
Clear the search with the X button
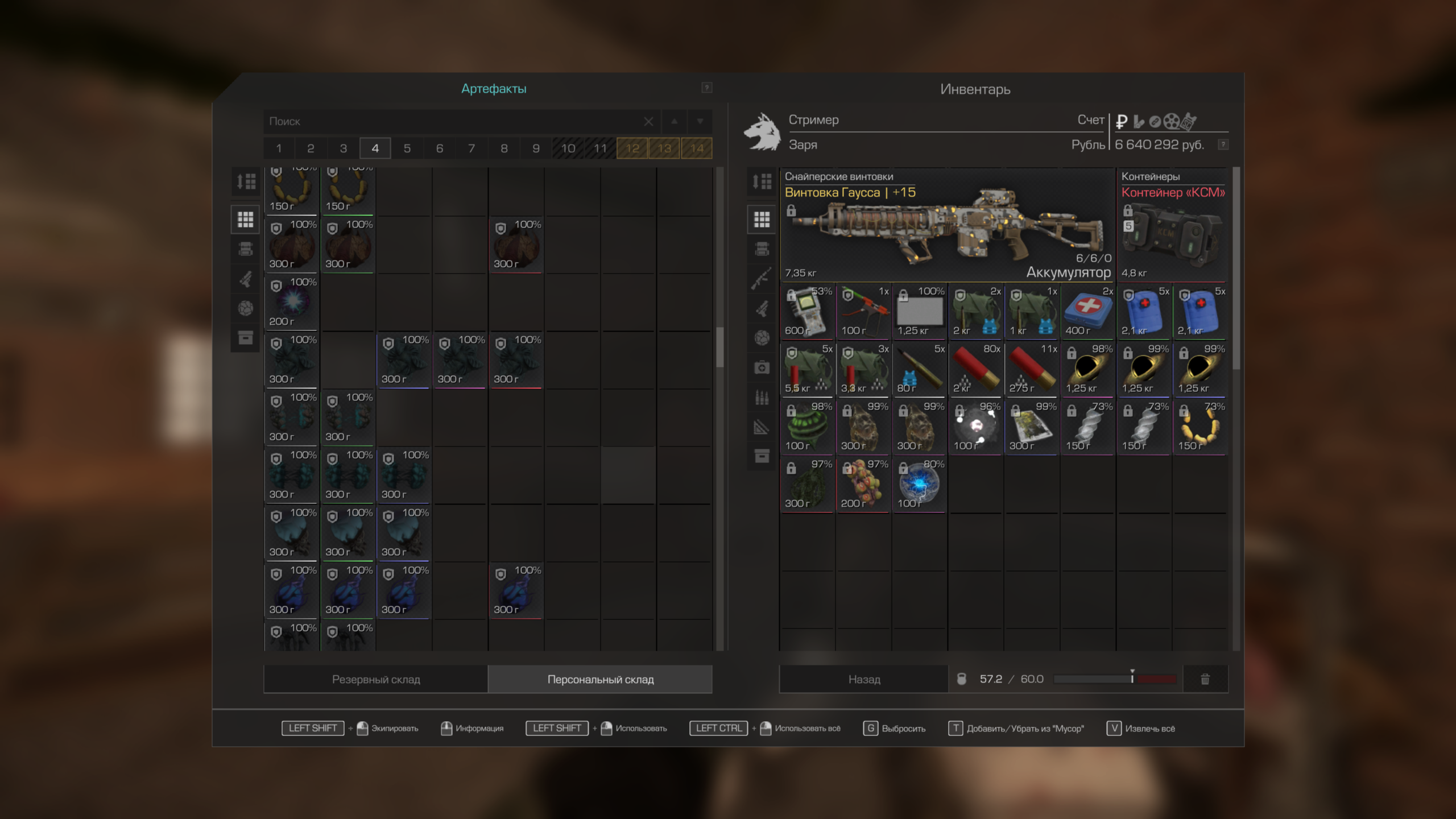pos(648,122)
